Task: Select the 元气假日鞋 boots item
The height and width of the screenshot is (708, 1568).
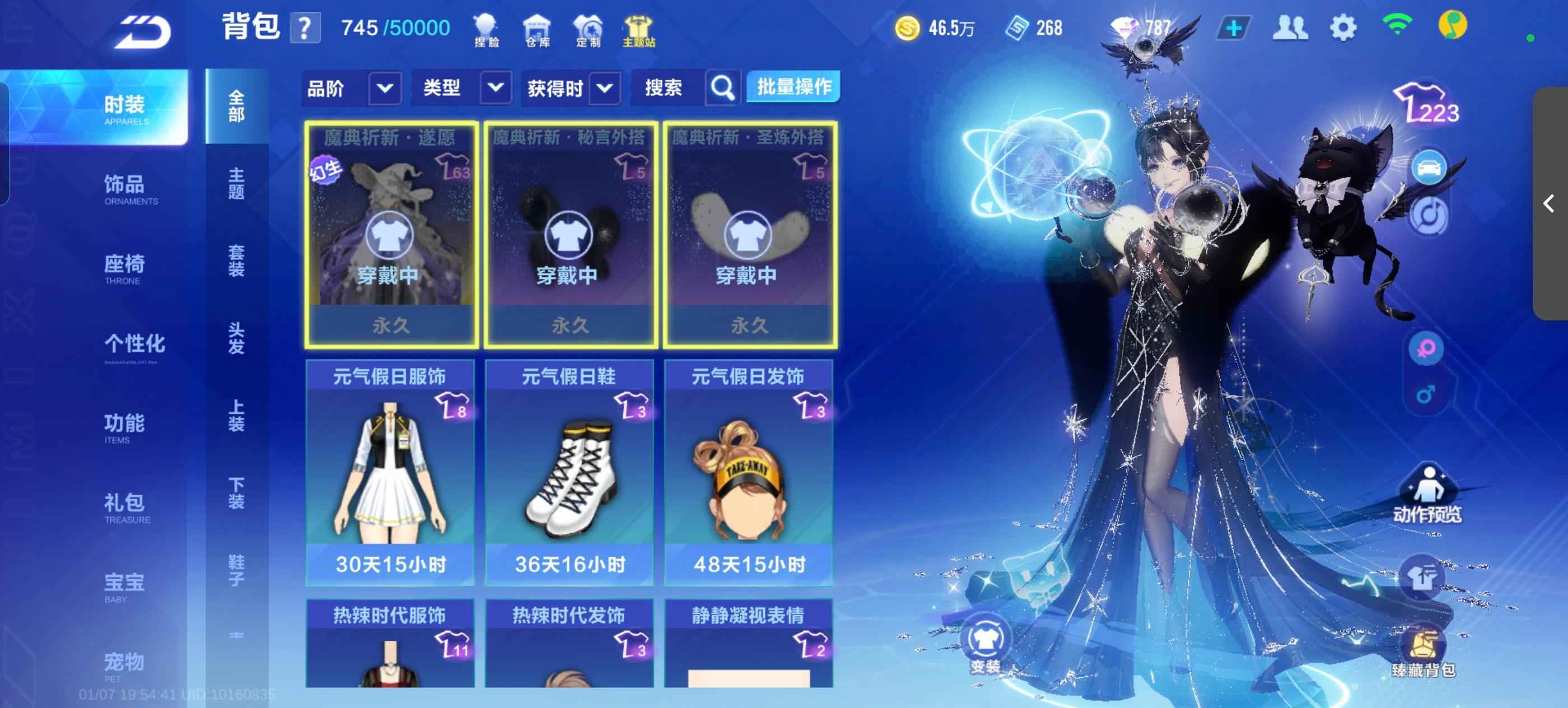Action: [x=569, y=472]
